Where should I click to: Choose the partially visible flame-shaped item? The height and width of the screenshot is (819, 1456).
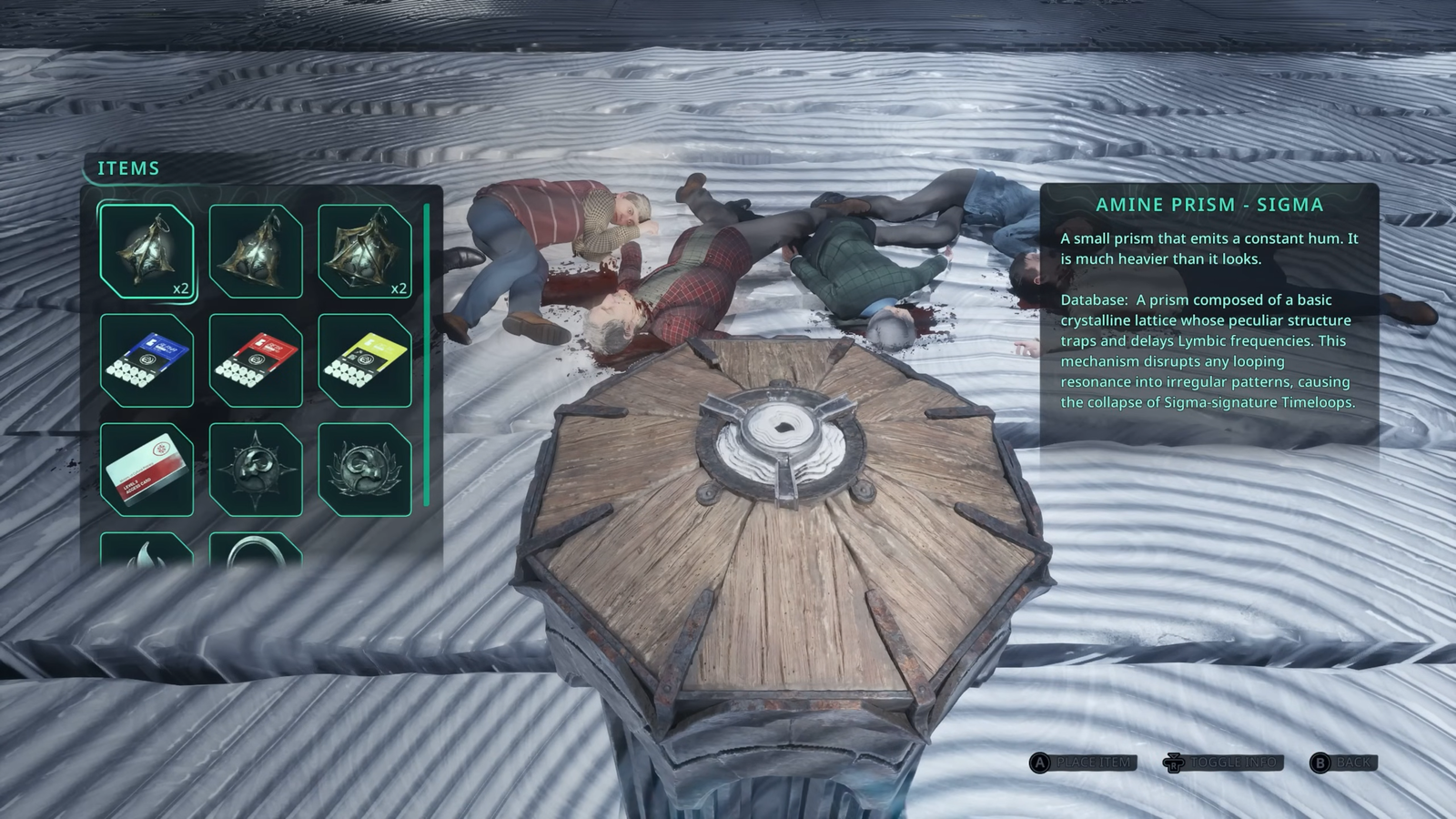coord(147,551)
